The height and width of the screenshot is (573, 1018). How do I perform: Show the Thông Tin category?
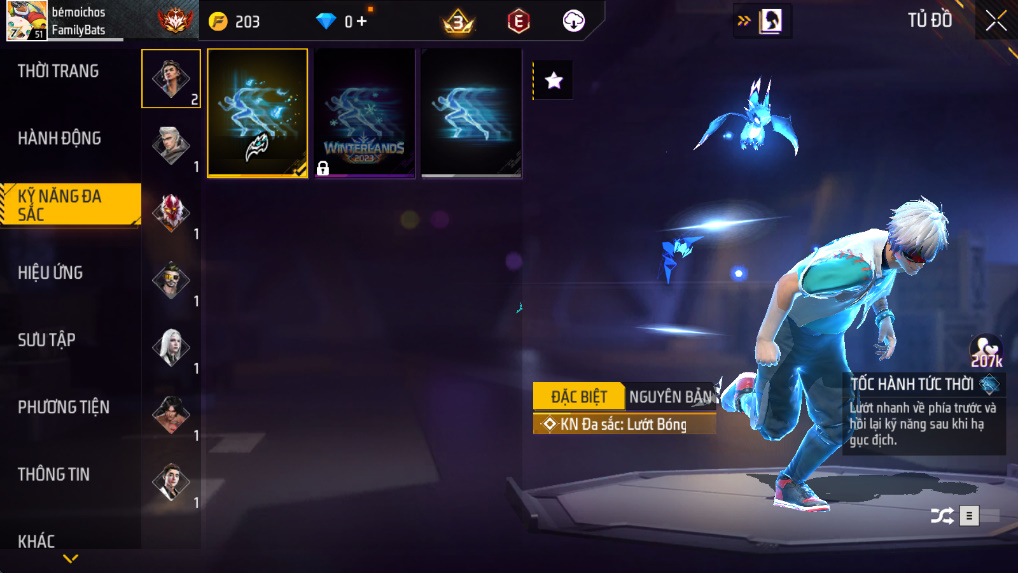click(x=54, y=474)
